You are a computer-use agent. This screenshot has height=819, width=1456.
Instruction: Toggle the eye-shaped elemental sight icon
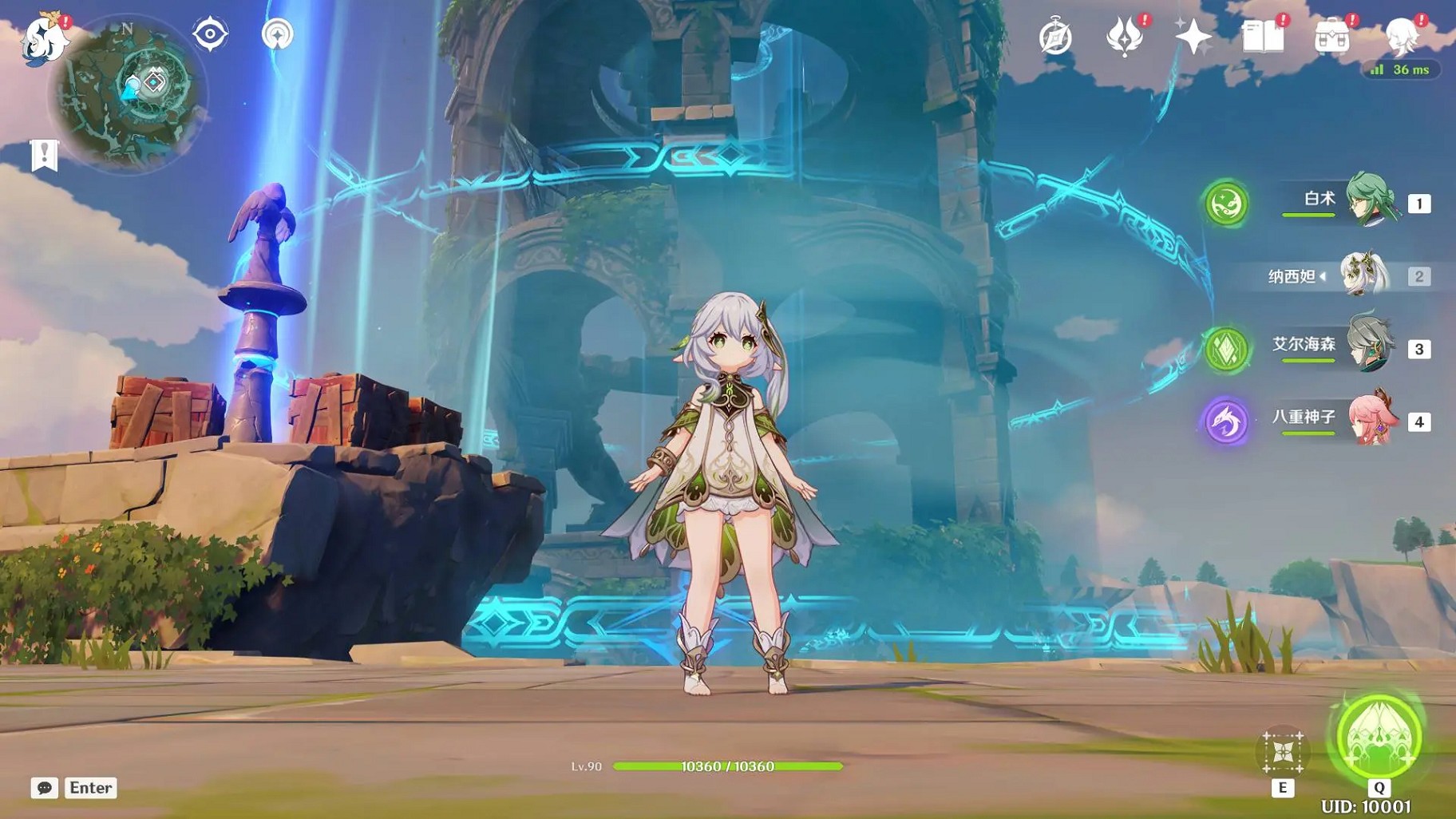[210, 34]
